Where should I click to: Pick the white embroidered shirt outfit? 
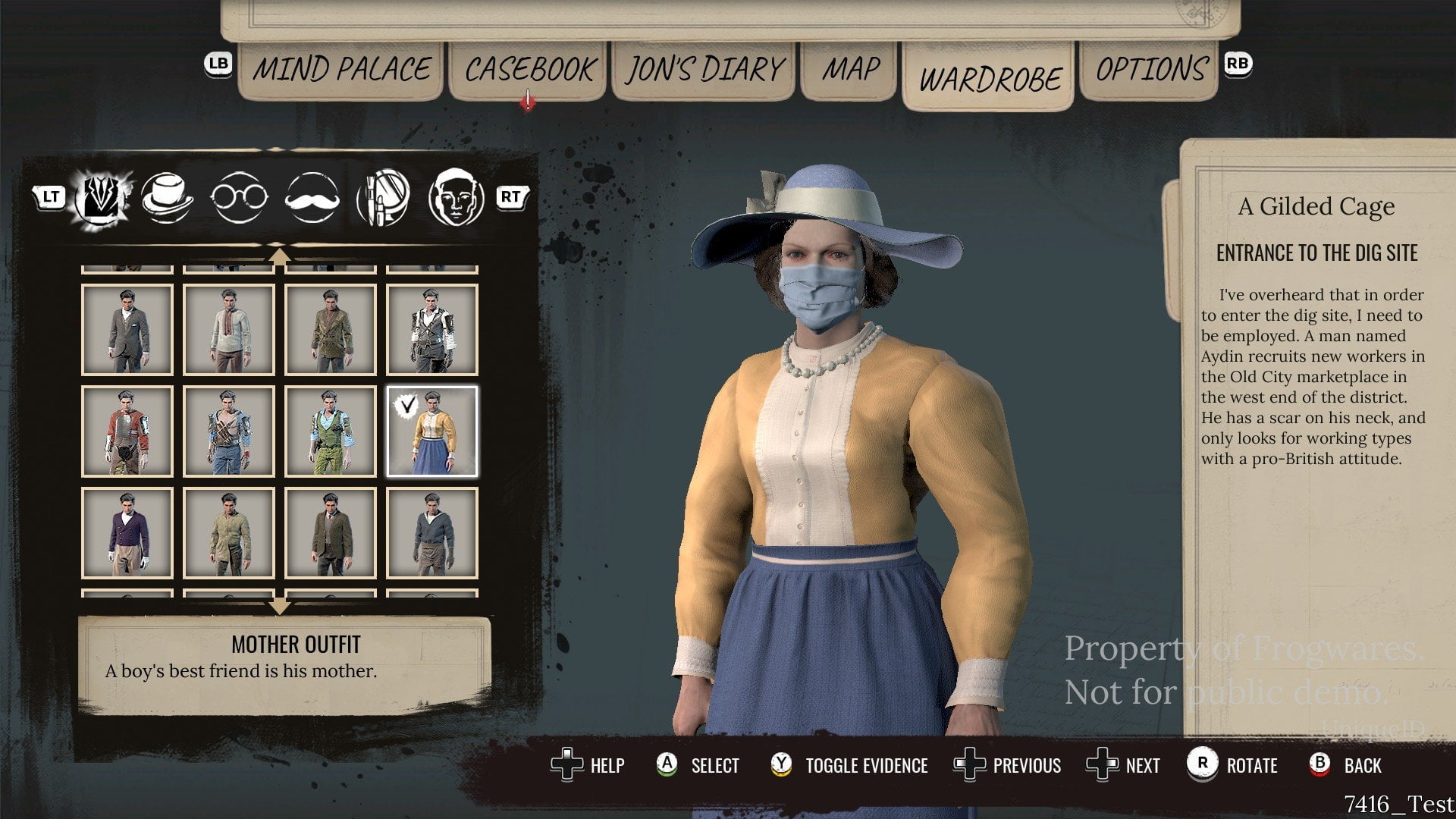[x=229, y=330]
